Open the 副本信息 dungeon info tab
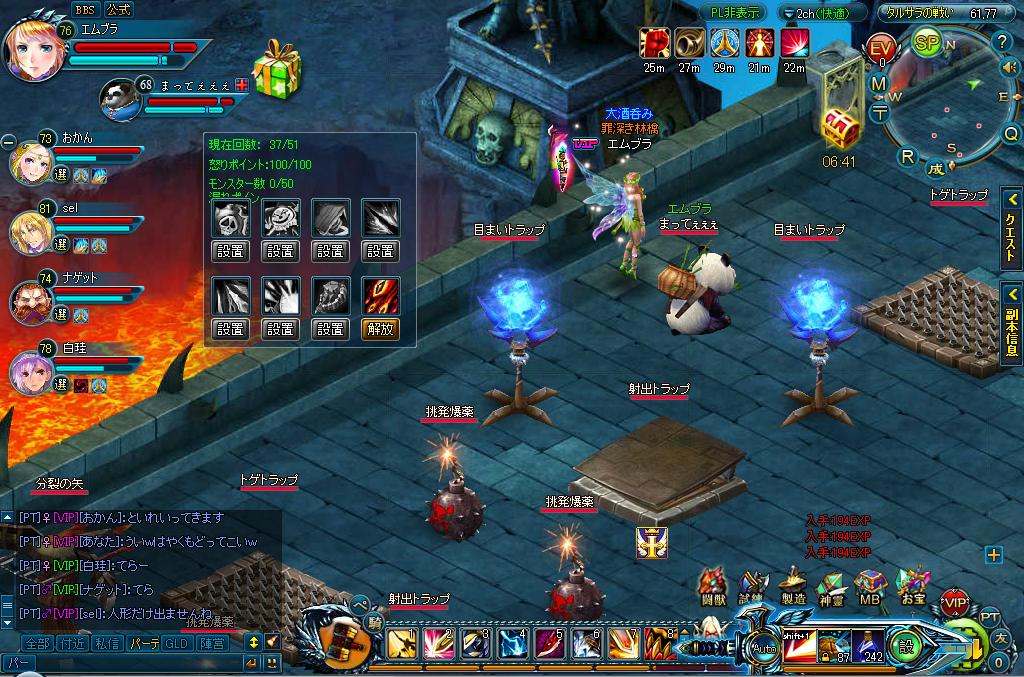1024x677 pixels. pyautogui.click(x=1011, y=321)
